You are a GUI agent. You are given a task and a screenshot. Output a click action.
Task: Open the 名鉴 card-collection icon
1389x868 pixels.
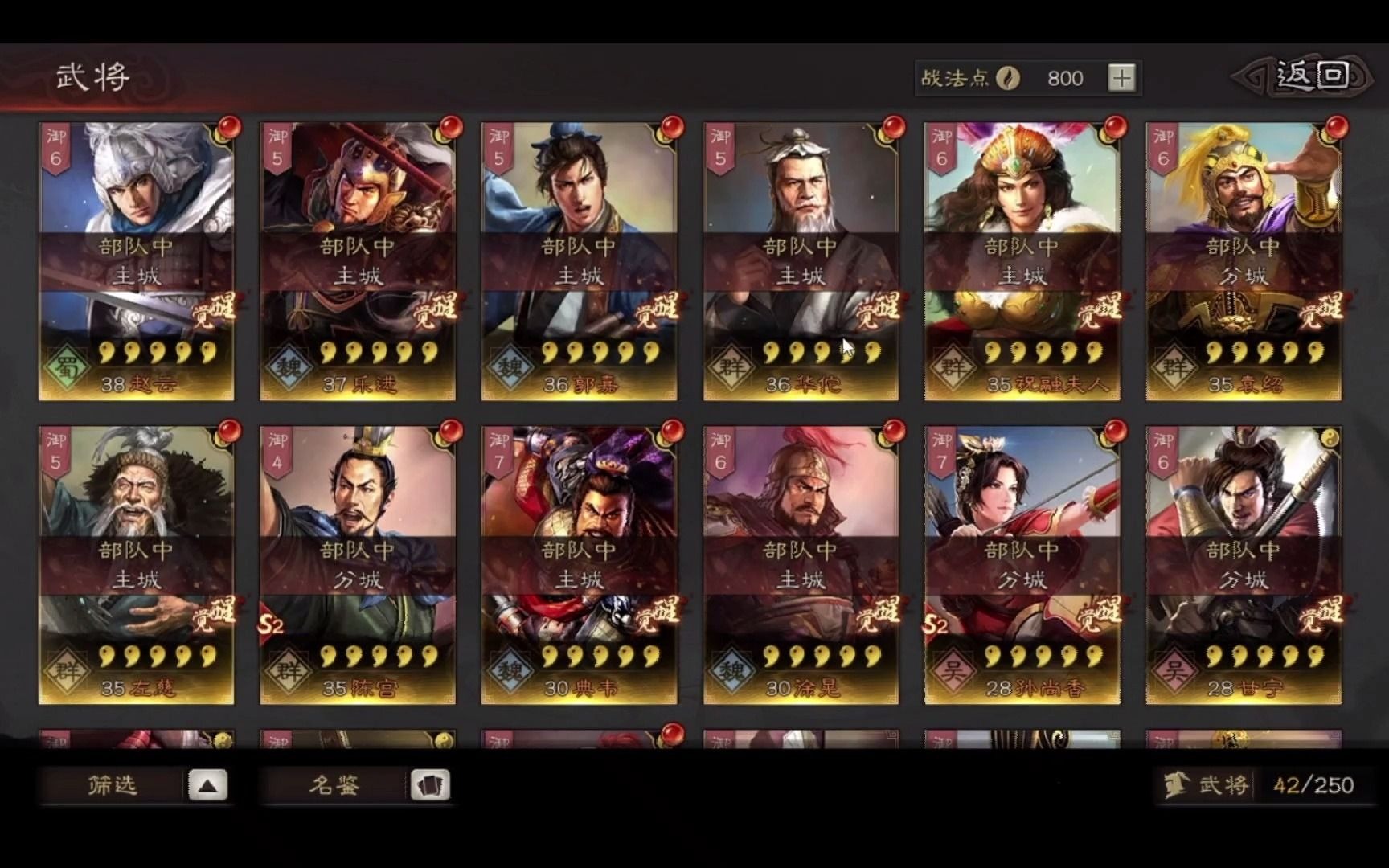tap(432, 785)
